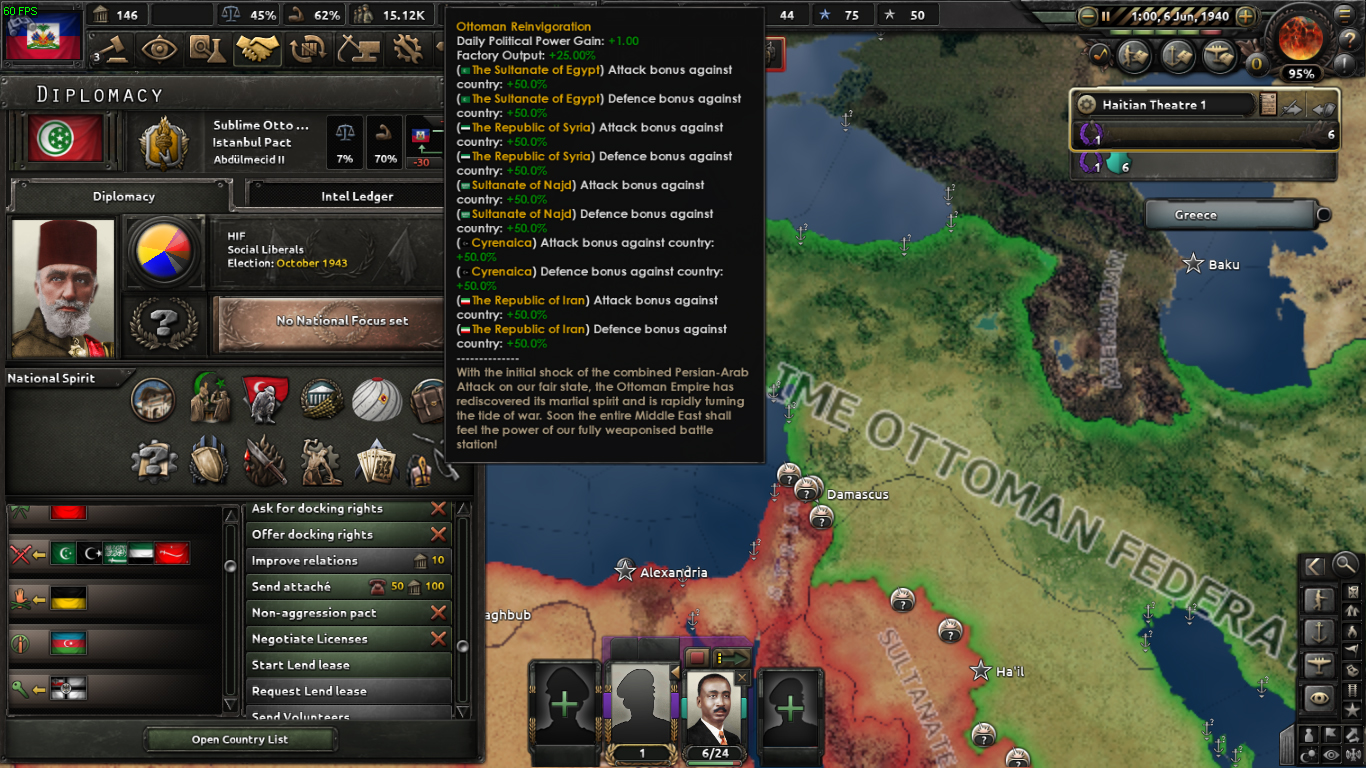Open the Construction anvil icon
Screen dimensions: 1366x768
tap(358, 50)
